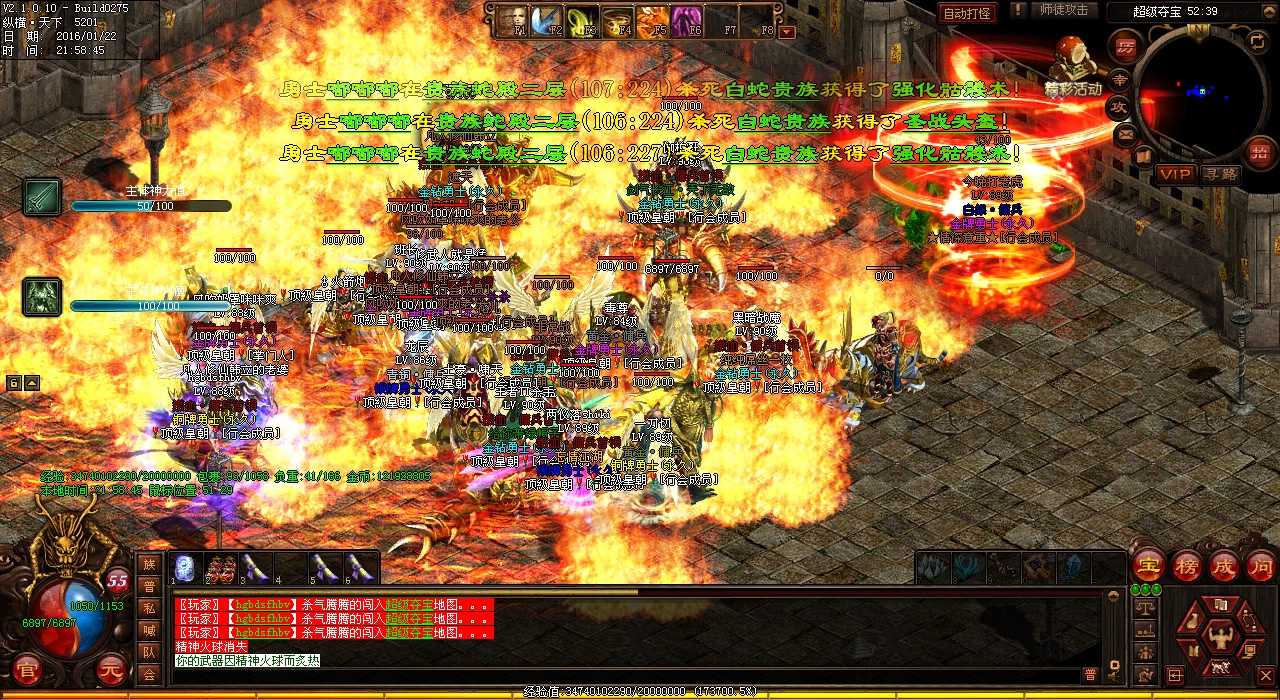Activate 寻路 pathfinding
The image size is (1280, 700).
click(1221, 174)
